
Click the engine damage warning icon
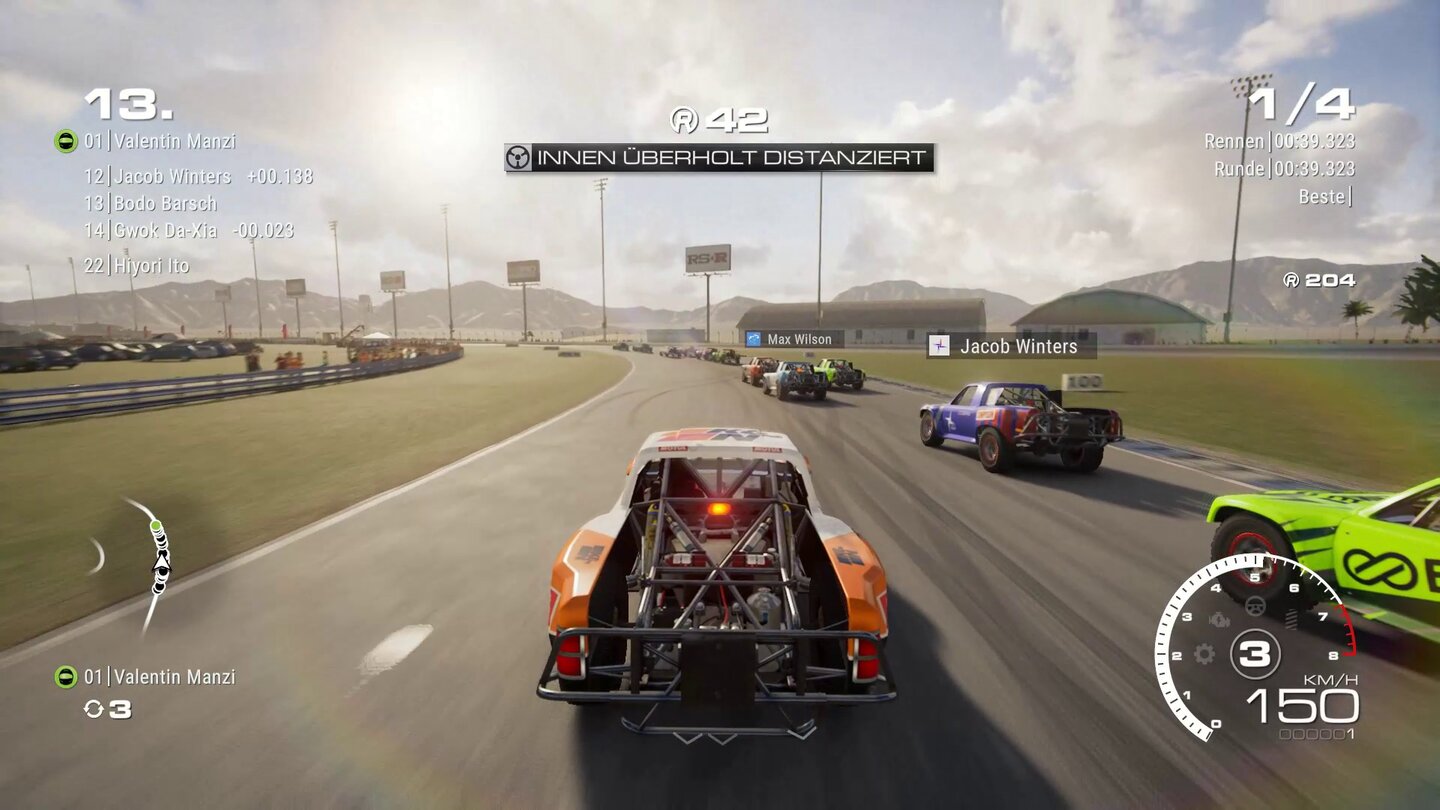coord(1220,619)
